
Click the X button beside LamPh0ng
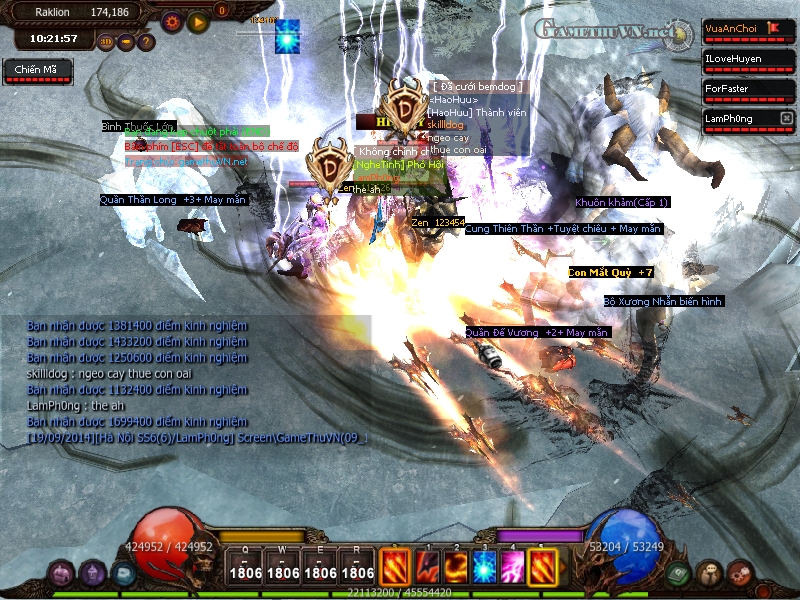tap(787, 118)
